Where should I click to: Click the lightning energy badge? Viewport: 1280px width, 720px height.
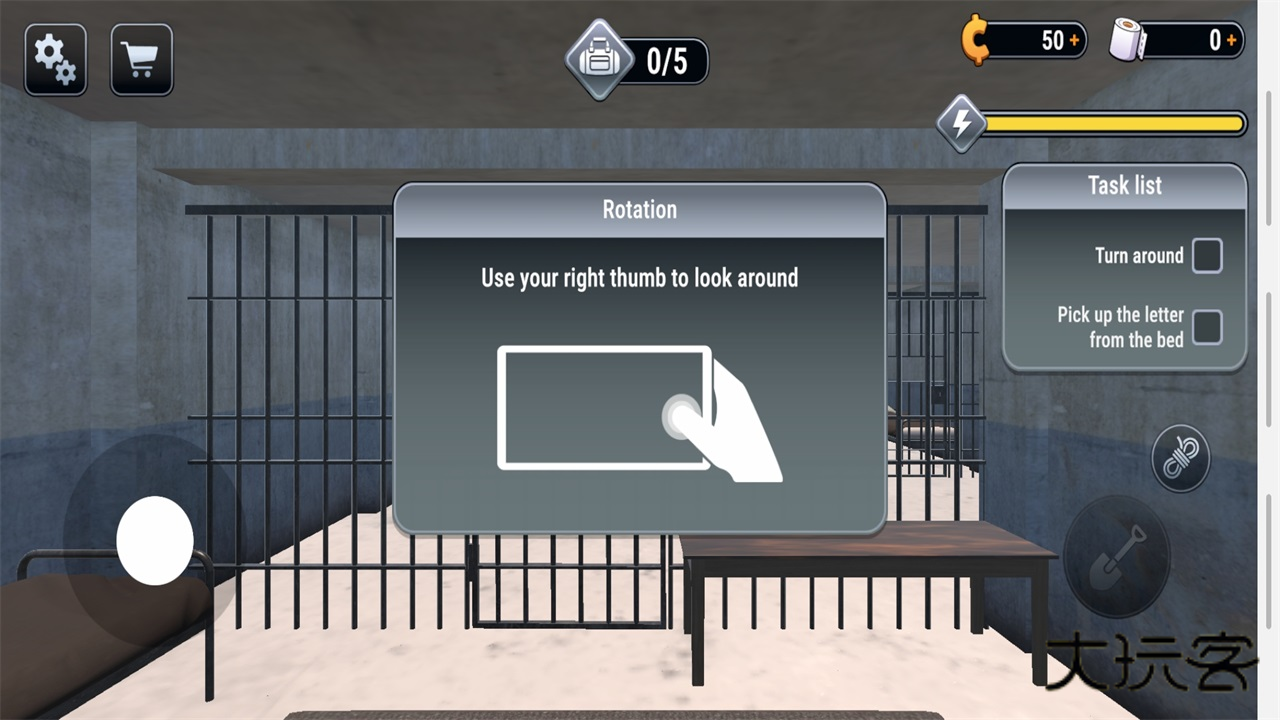pyautogui.click(x=959, y=124)
